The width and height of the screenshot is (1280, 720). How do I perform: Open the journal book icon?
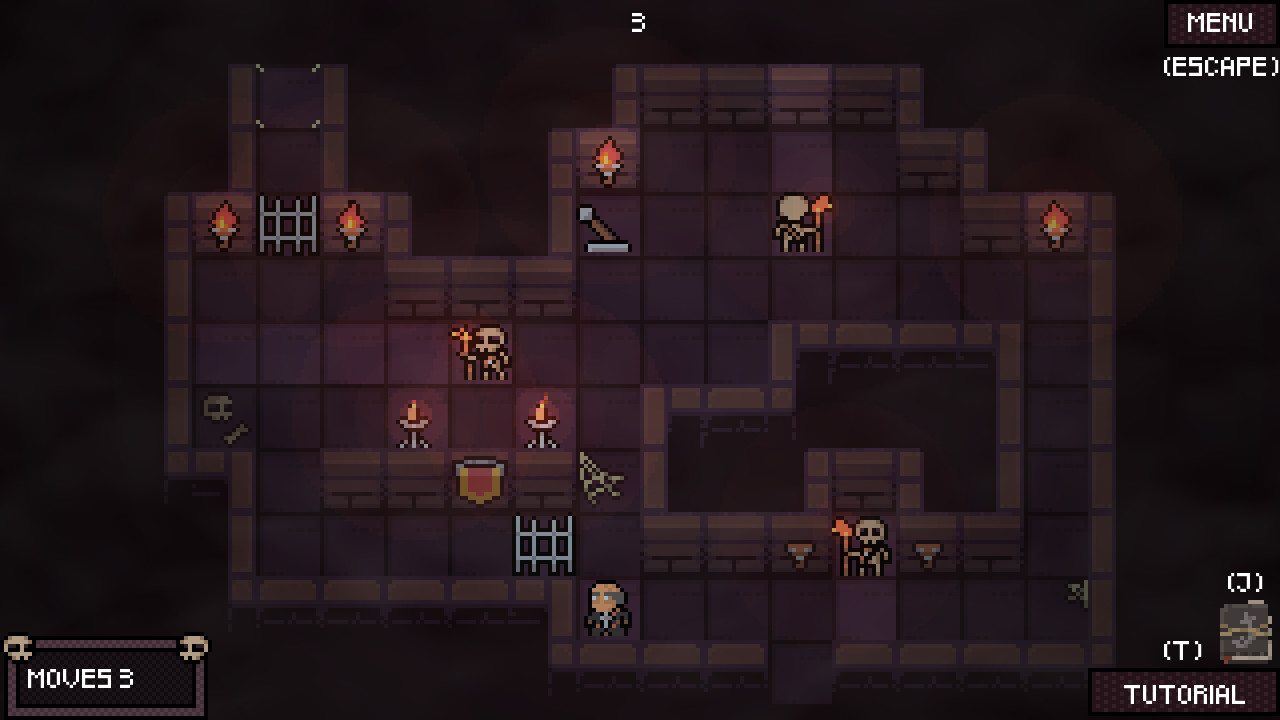coord(1245,632)
